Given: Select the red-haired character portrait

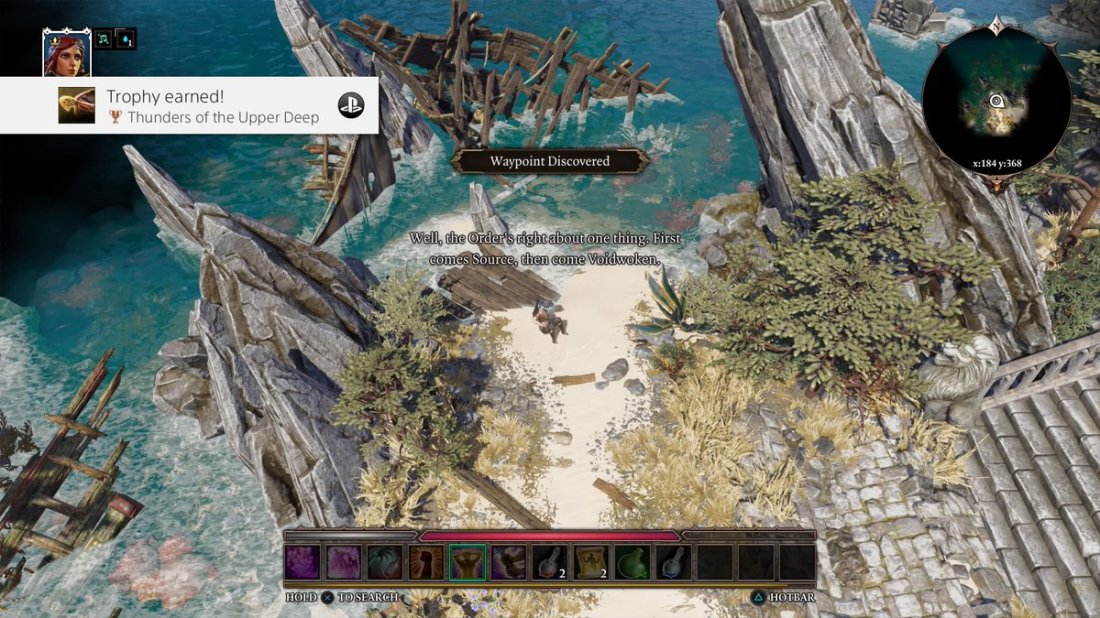Looking at the screenshot, I should [x=67, y=53].
